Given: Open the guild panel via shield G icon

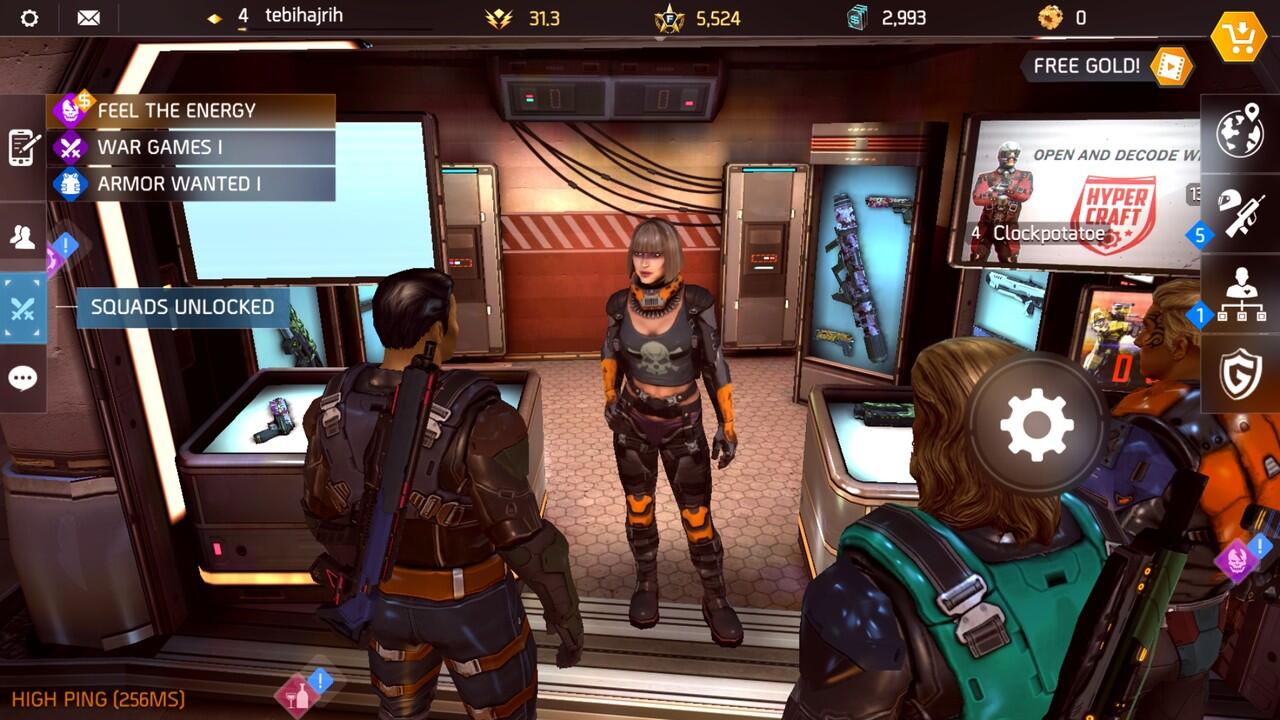Looking at the screenshot, I should coord(1240,370).
